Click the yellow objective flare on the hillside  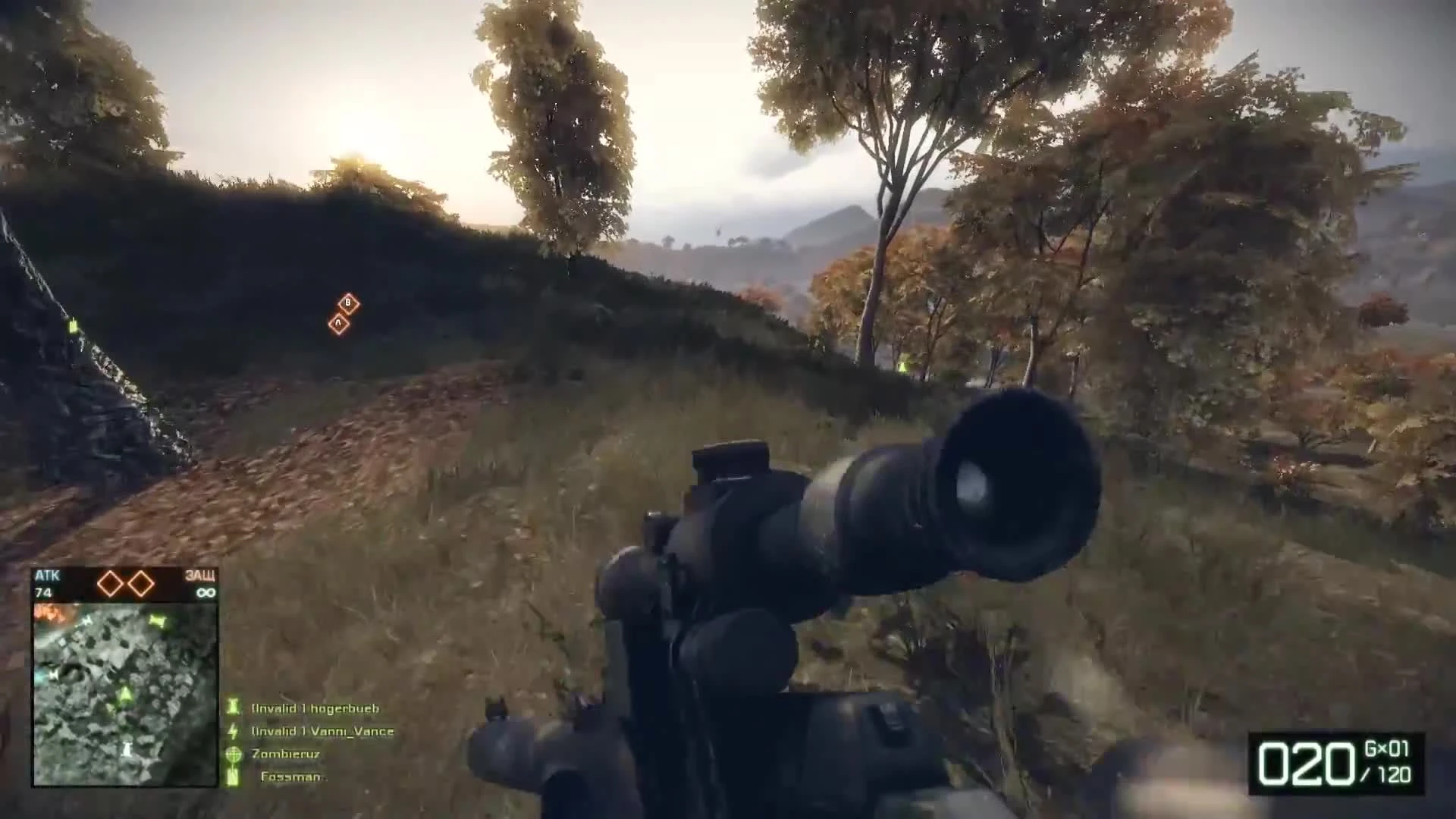coord(903,366)
